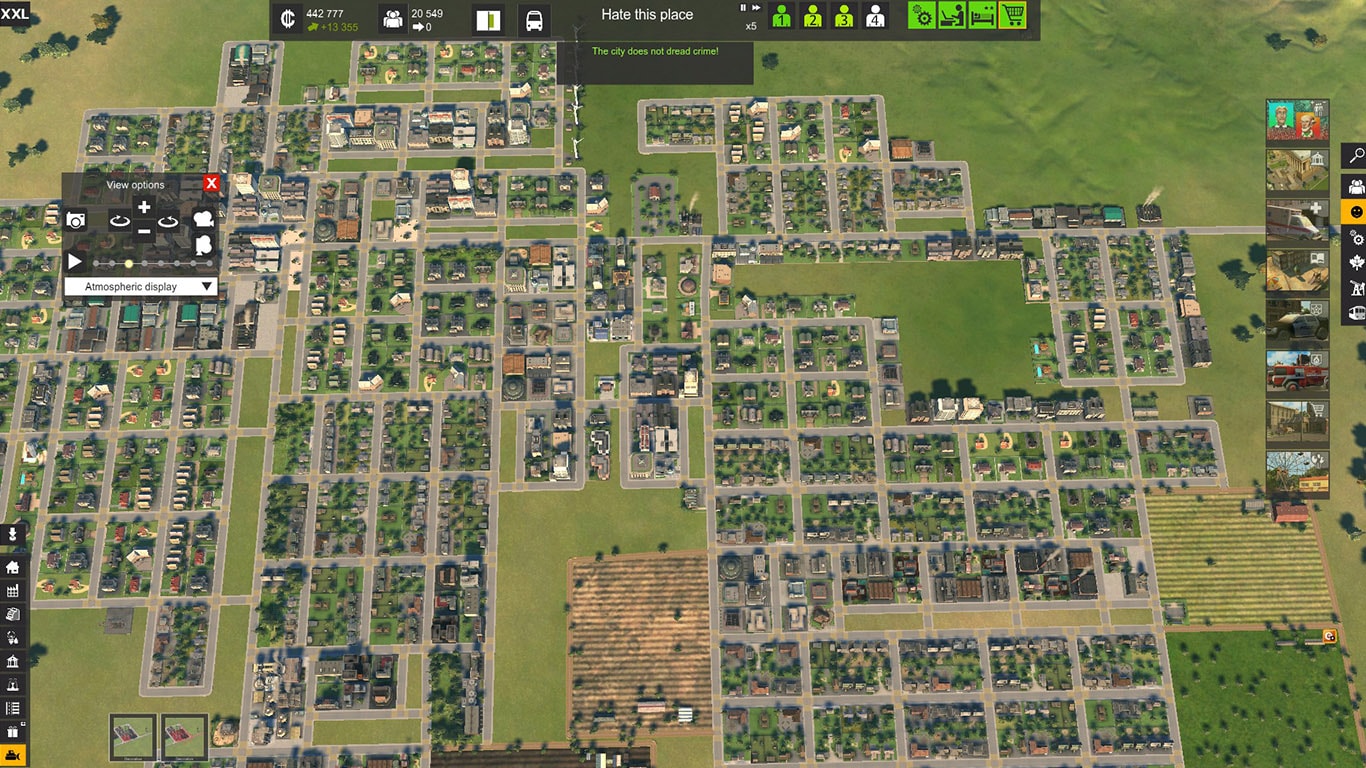Open the residential housing menu

12,567
